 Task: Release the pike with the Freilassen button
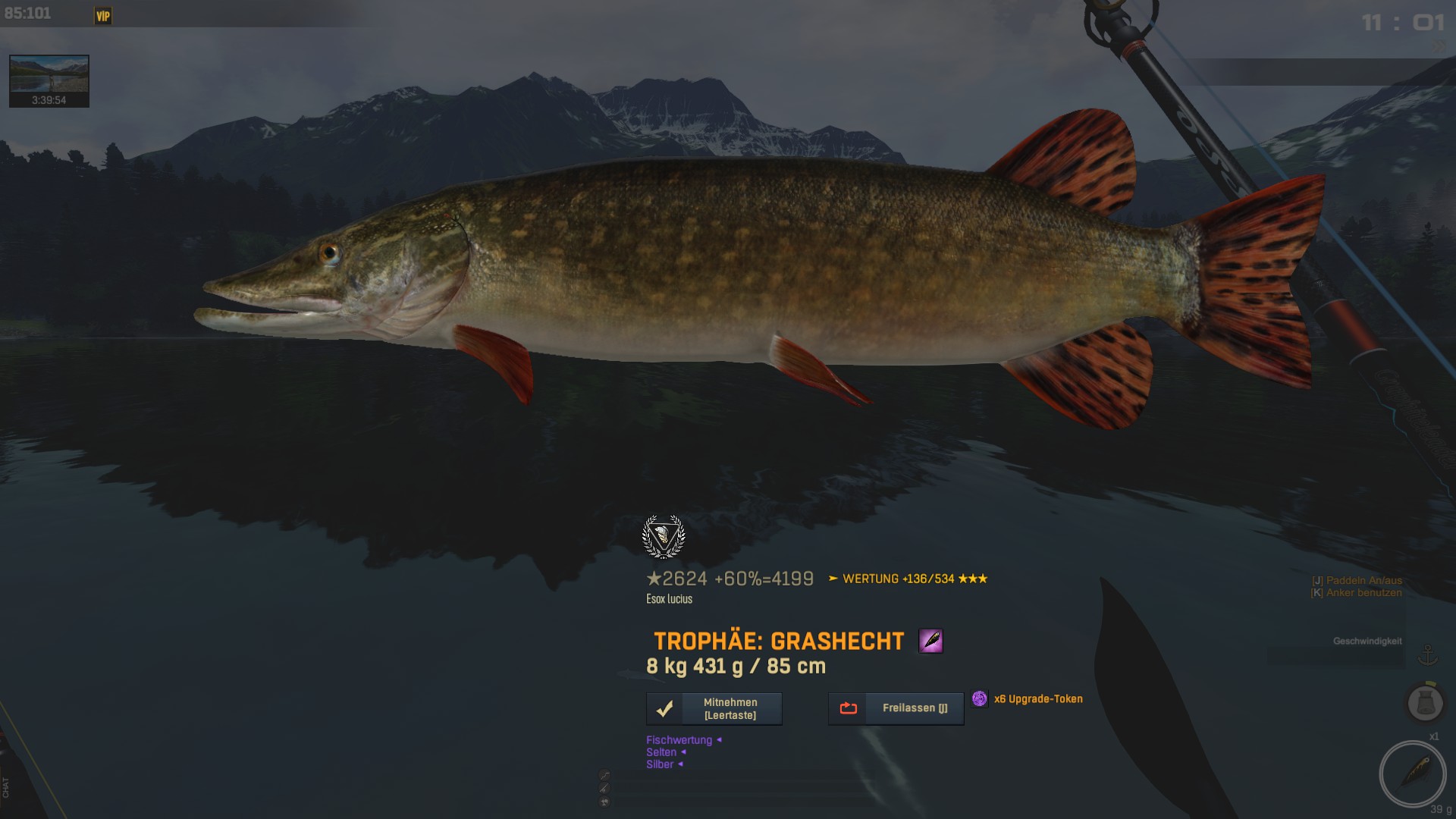[x=896, y=708]
